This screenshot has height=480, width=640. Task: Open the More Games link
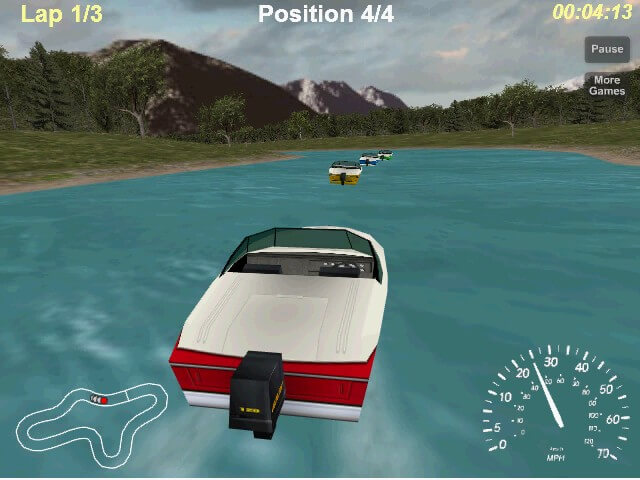606,86
